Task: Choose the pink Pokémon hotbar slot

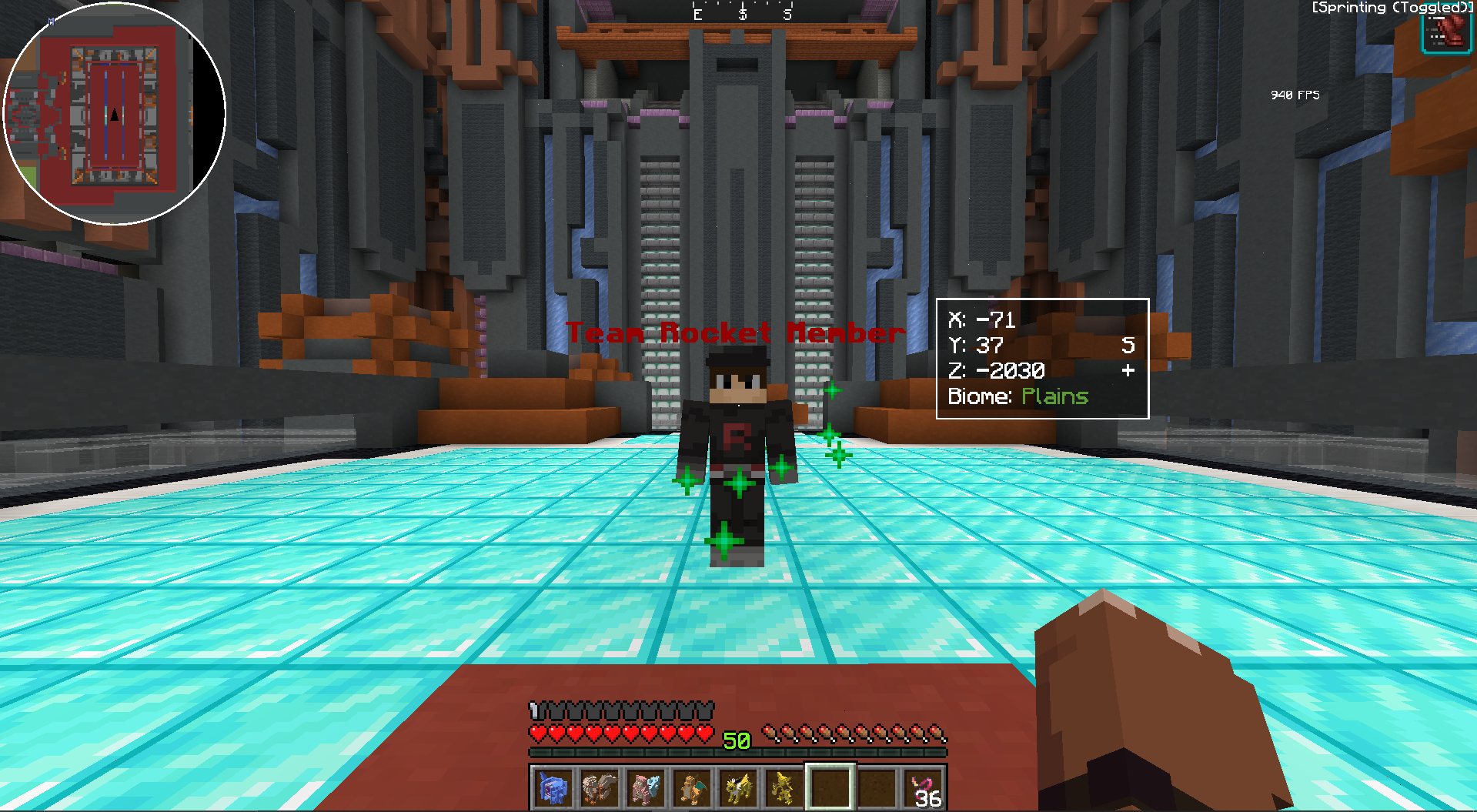Action: point(646,787)
